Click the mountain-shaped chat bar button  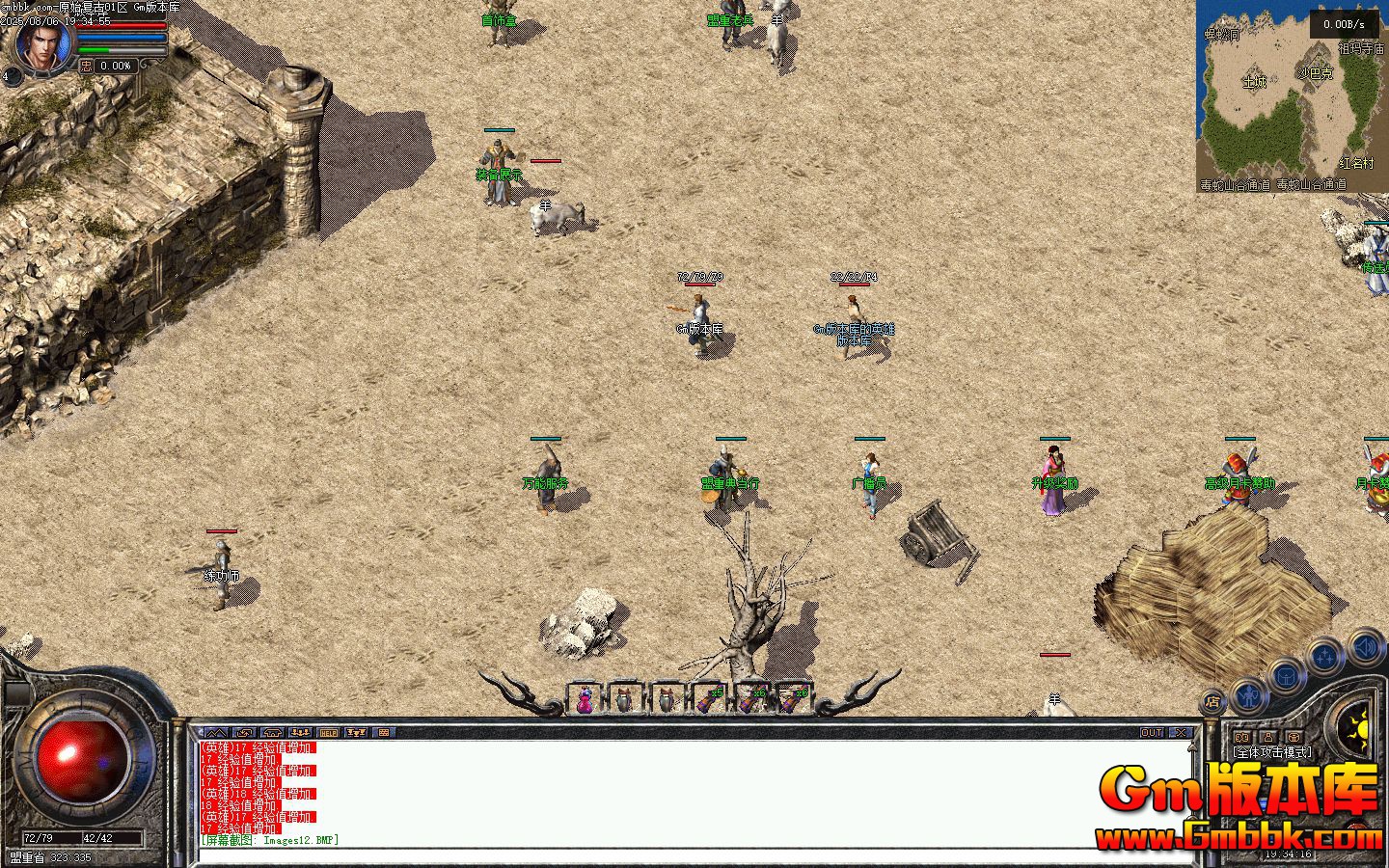[x=216, y=733]
